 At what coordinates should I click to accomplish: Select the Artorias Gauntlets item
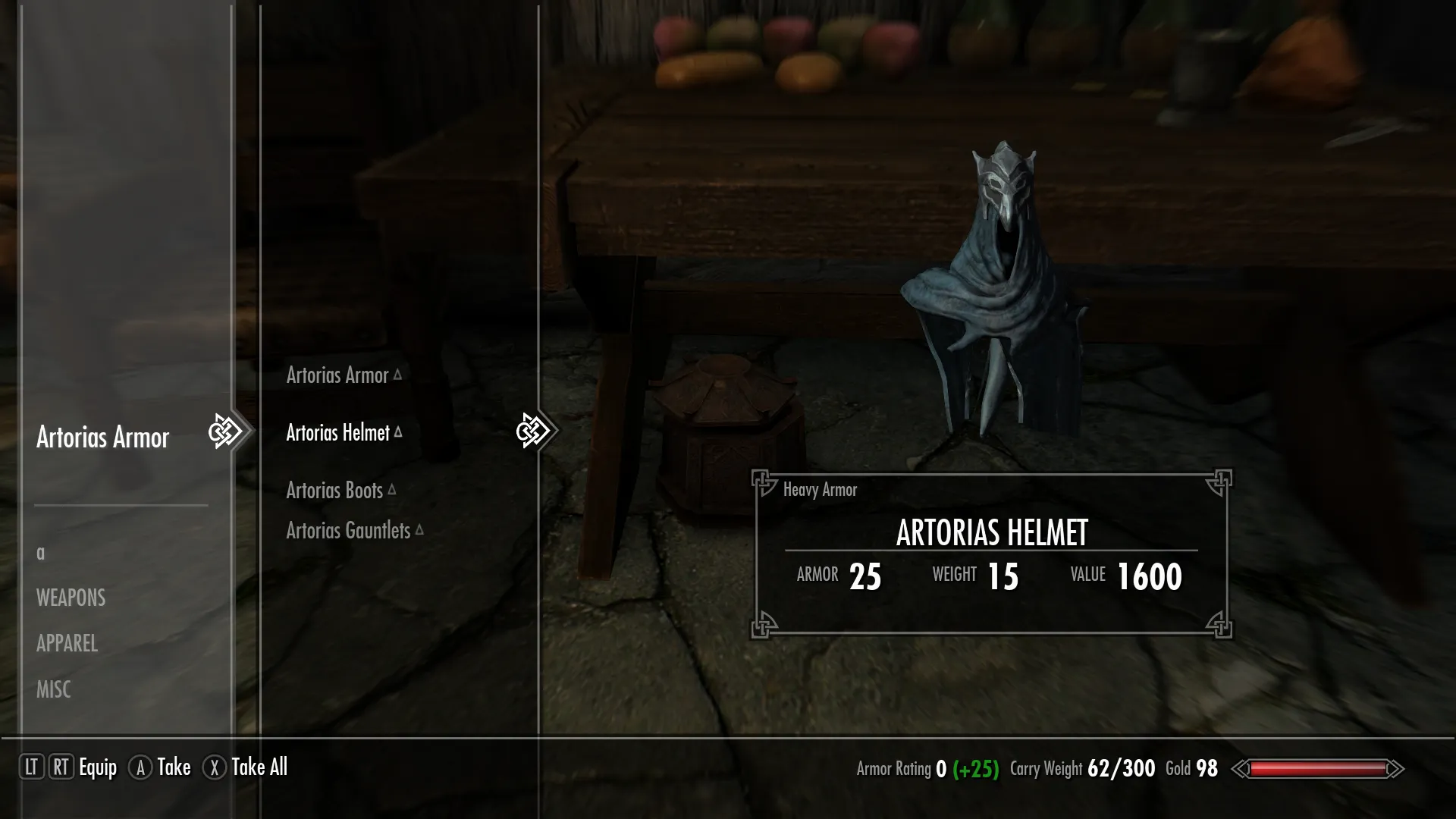pyautogui.click(x=348, y=531)
